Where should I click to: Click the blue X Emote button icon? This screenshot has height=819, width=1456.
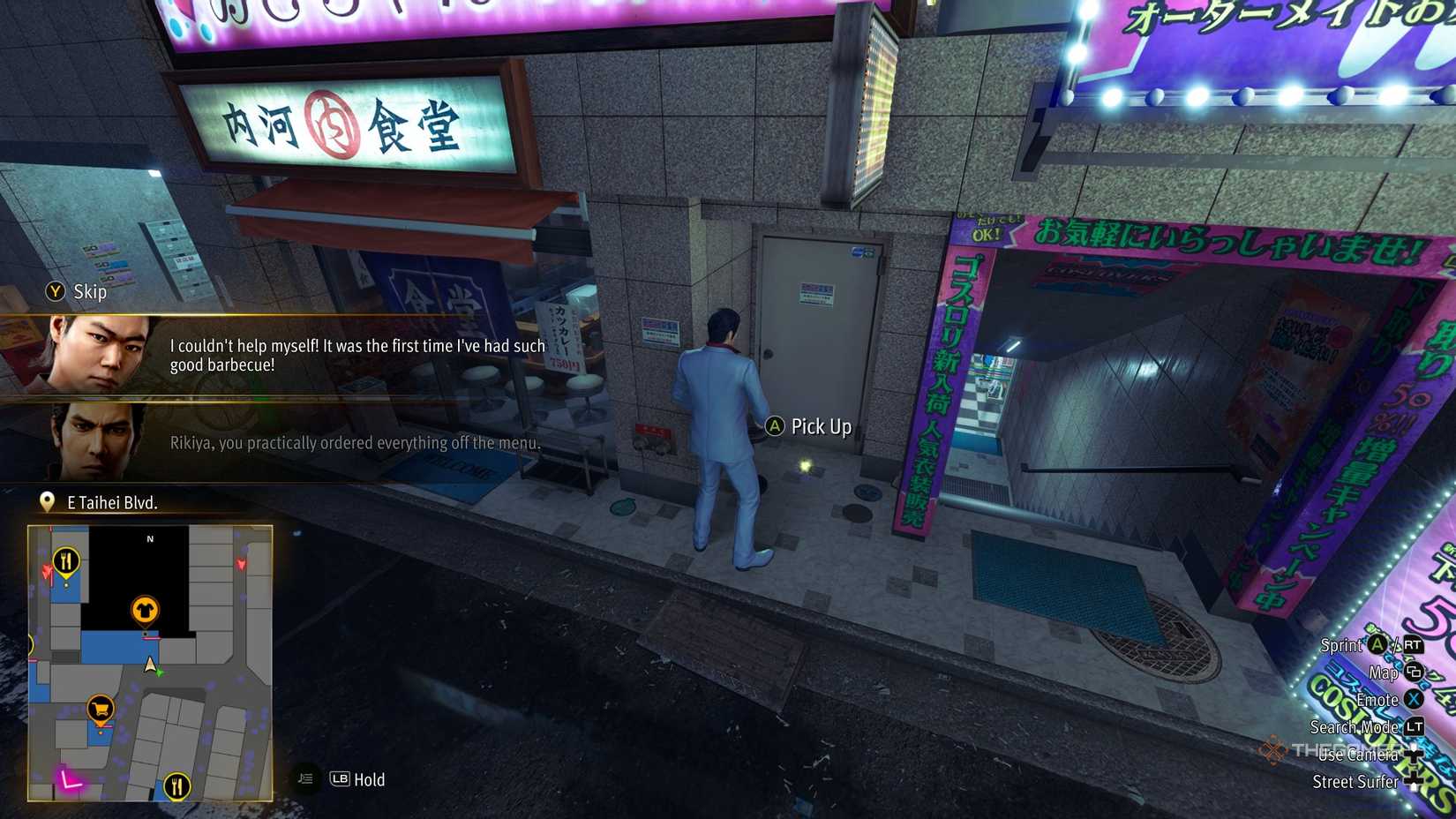pos(1413,700)
